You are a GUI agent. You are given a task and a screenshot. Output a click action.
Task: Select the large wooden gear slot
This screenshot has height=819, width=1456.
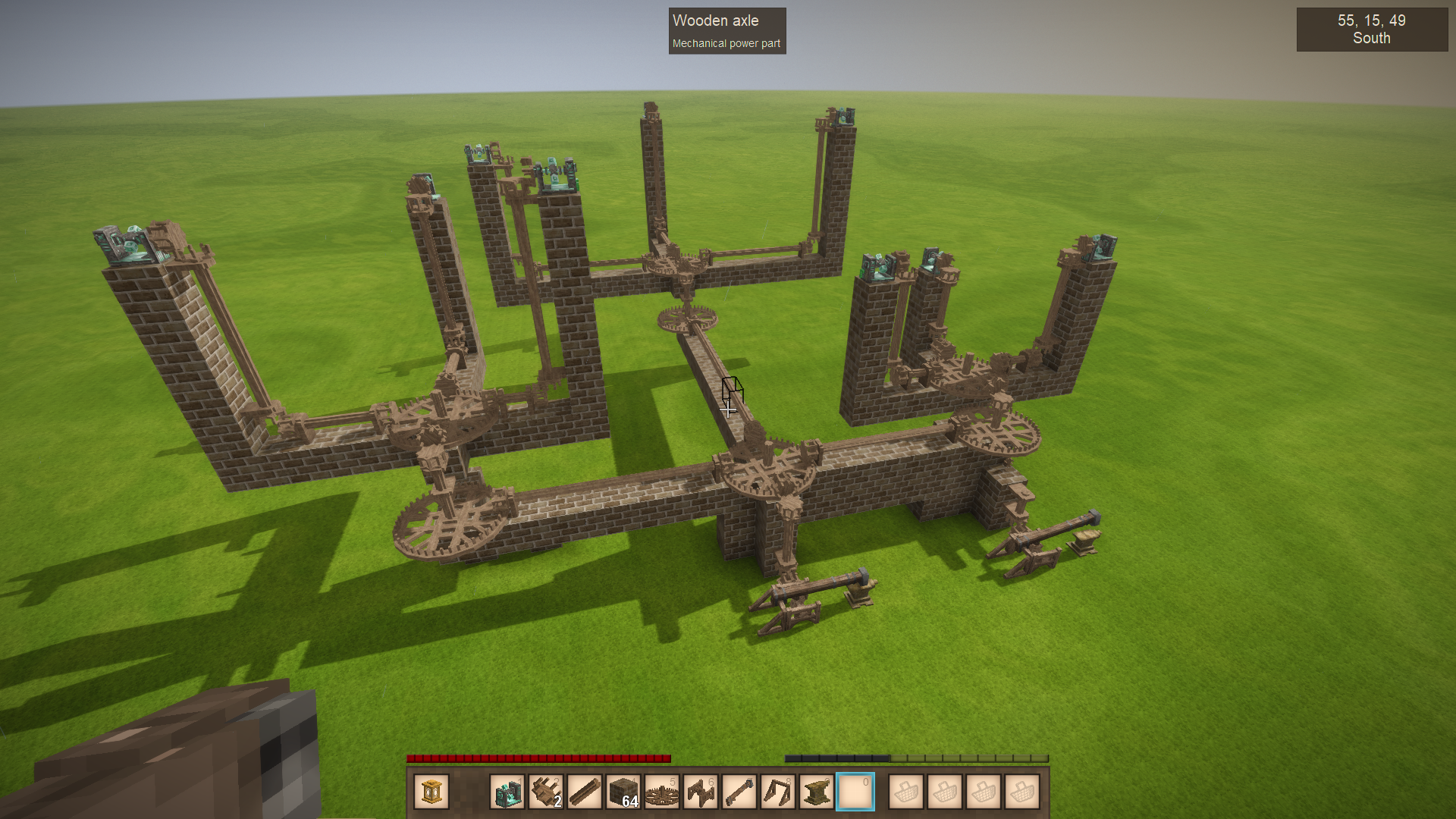662,792
